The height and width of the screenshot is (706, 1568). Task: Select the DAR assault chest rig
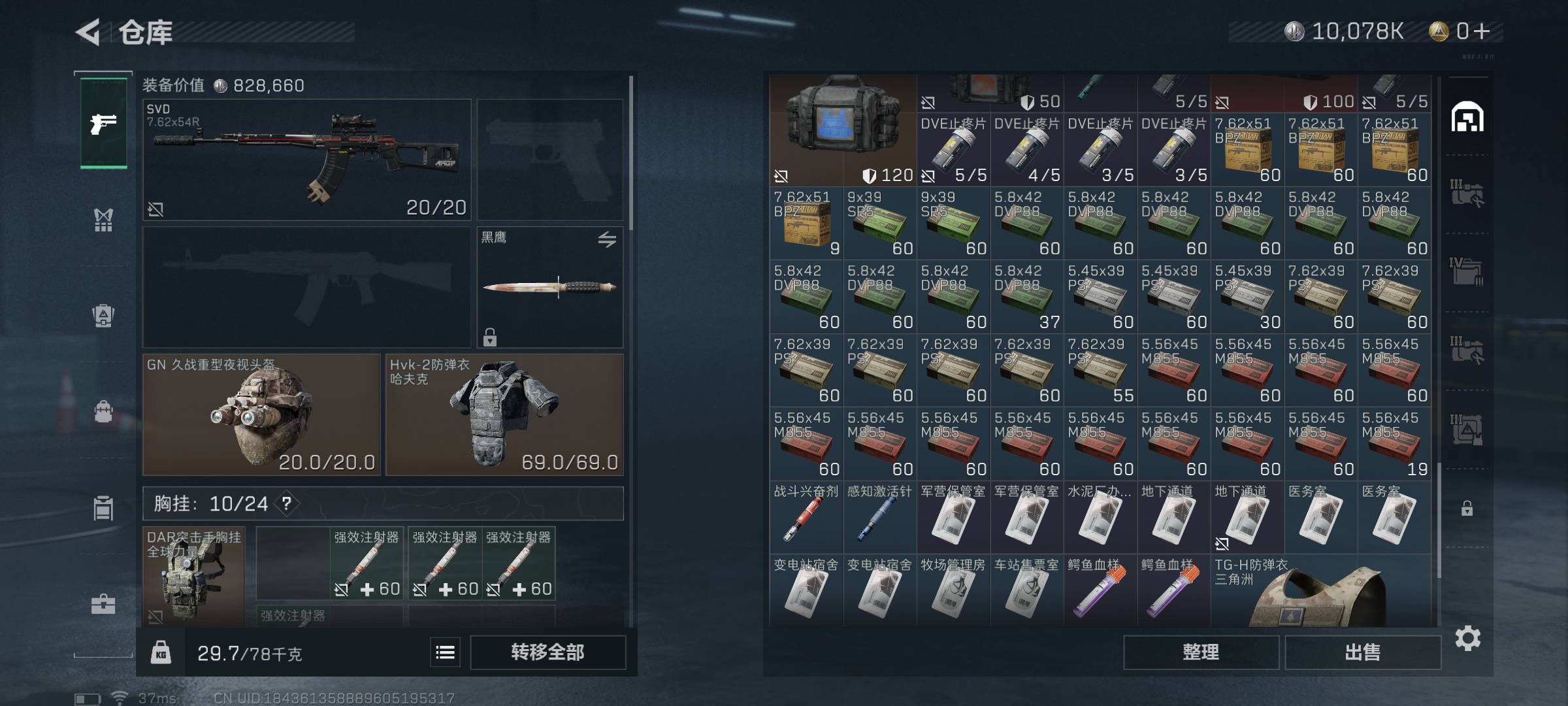coord(193,577)
